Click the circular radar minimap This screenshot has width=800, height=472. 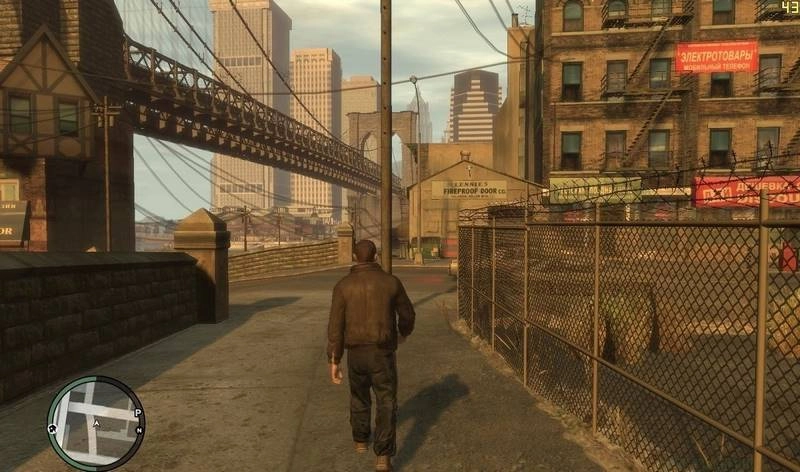point(95,423)
